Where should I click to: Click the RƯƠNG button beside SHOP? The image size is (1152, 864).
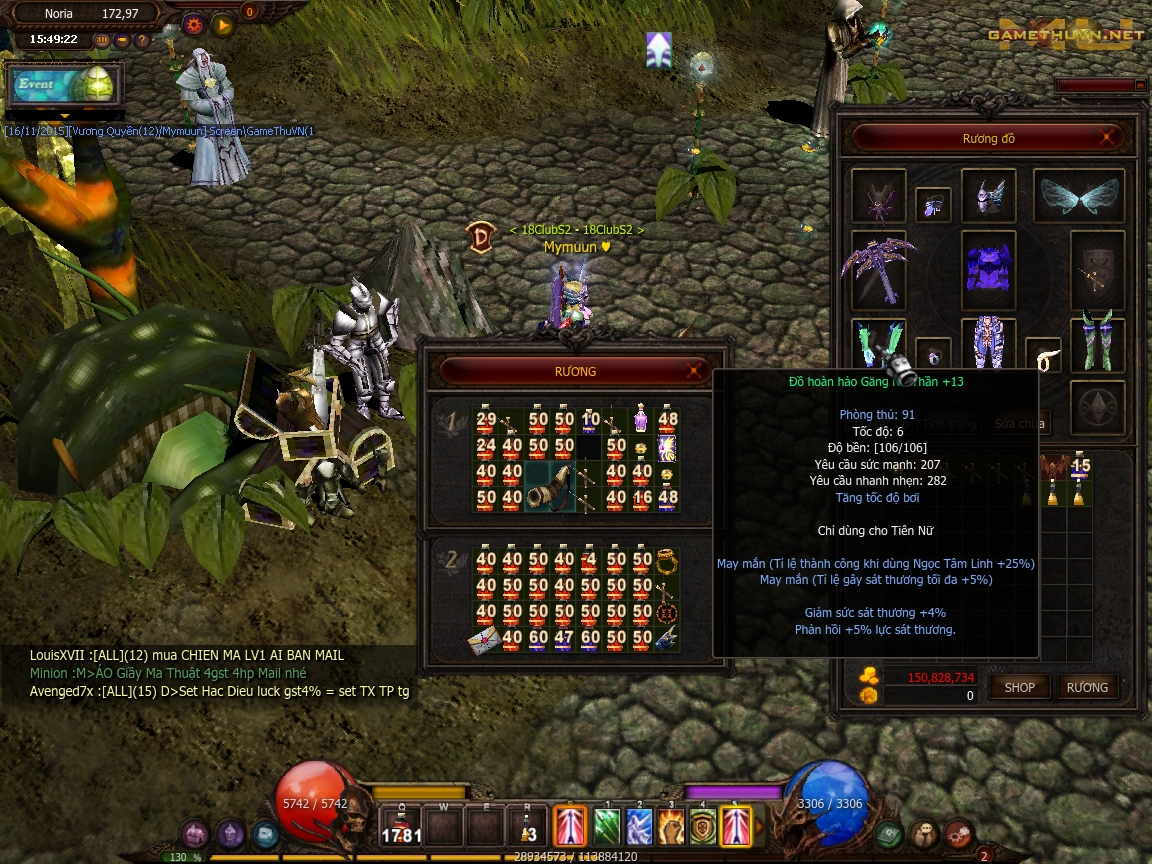[1087, 688]
